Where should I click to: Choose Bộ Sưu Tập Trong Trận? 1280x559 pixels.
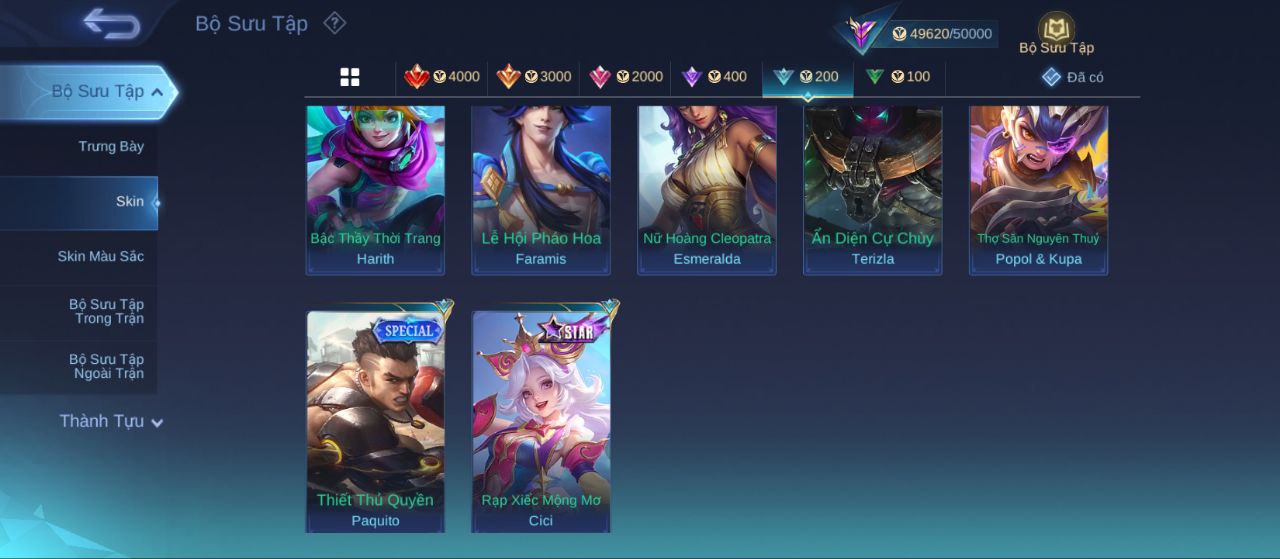click(x=106, y=312)
